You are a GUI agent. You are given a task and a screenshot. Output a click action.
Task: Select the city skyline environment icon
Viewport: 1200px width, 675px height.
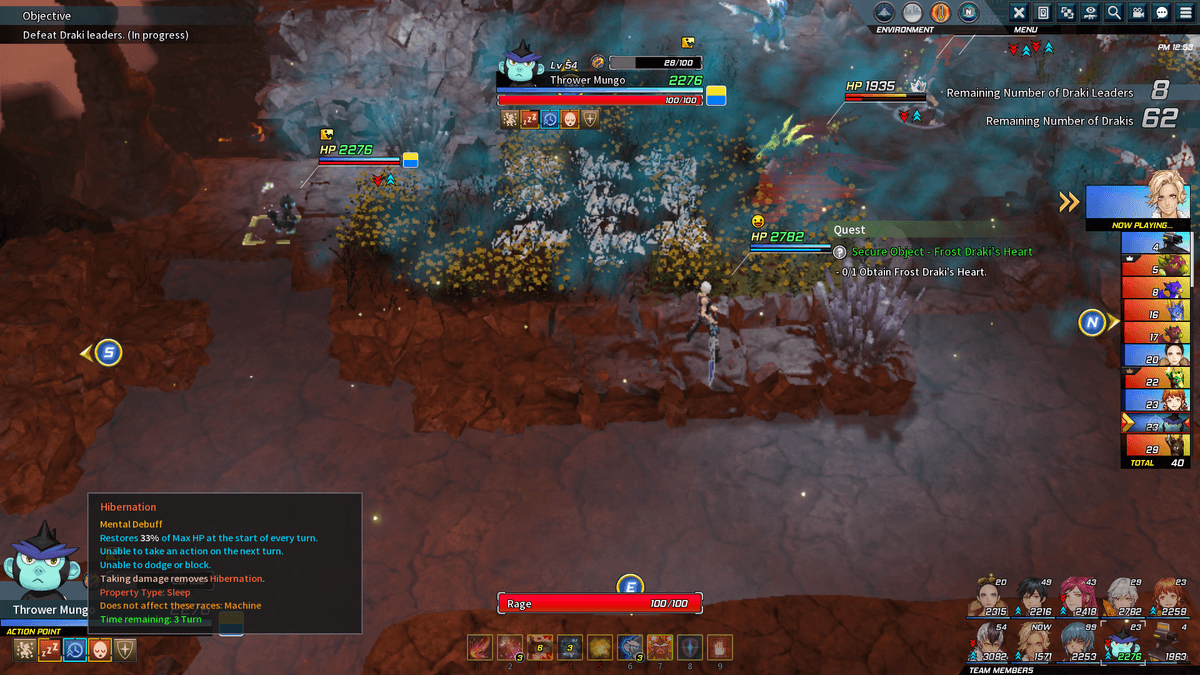coord(912,12)
